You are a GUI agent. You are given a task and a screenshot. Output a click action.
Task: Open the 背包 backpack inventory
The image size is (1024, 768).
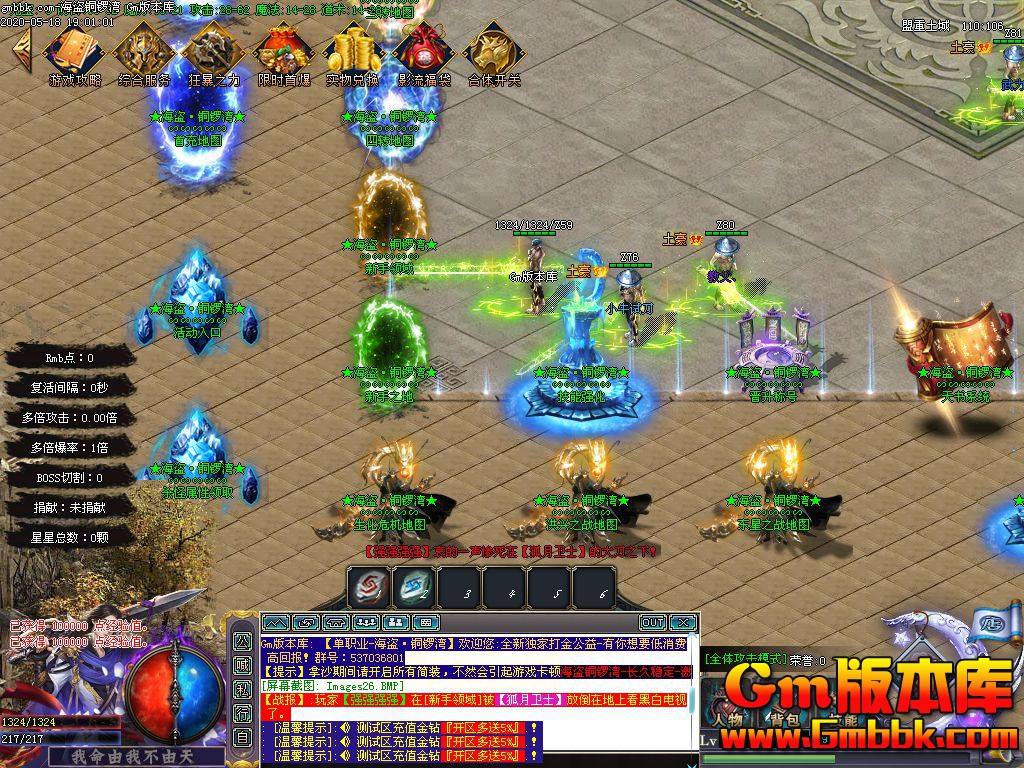(782, 718)
